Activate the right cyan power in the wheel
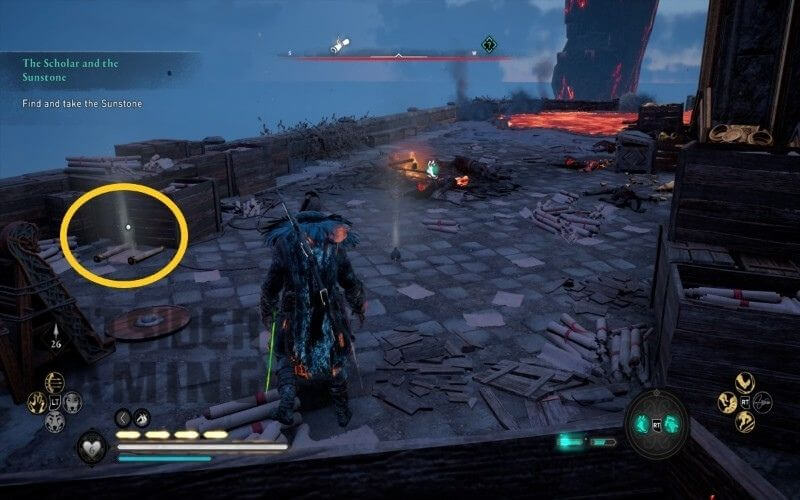This screenshot has height=500, width=800. coord(670,422)
